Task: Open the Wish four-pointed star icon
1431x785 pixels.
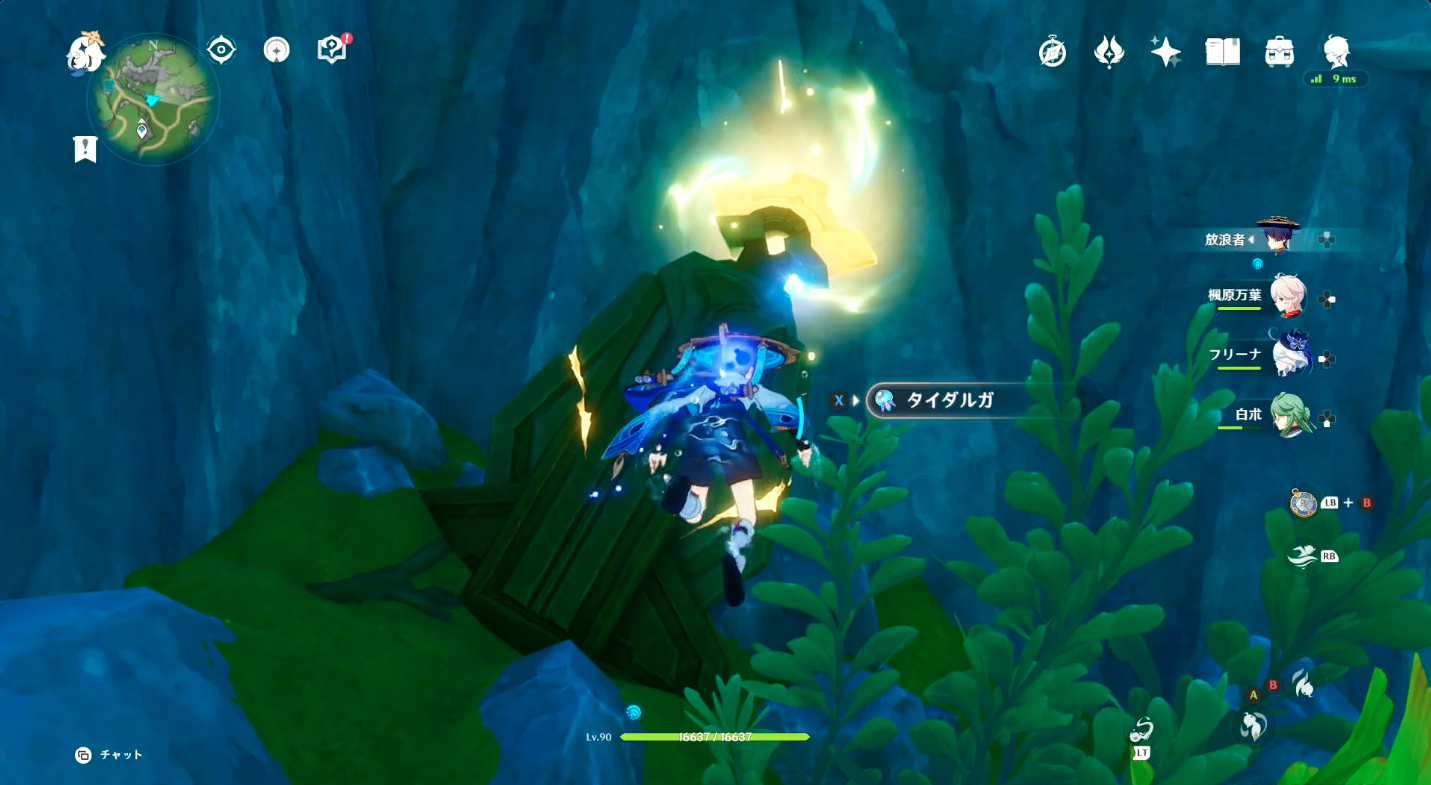Action: [x=1165, y=52]
